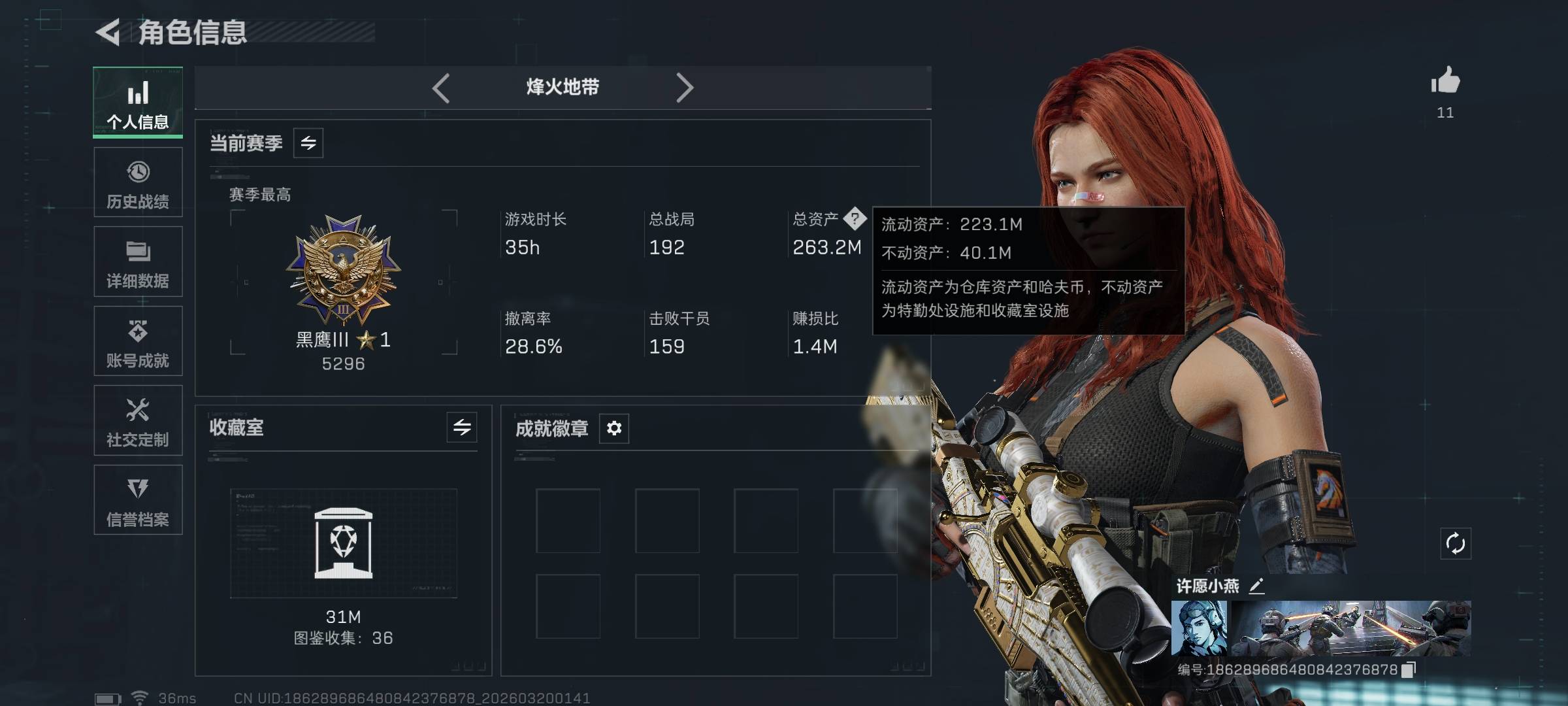Switch to the 个人信息 tab
The width and height of the screenshot is (1568, 706).
point(138,103)
